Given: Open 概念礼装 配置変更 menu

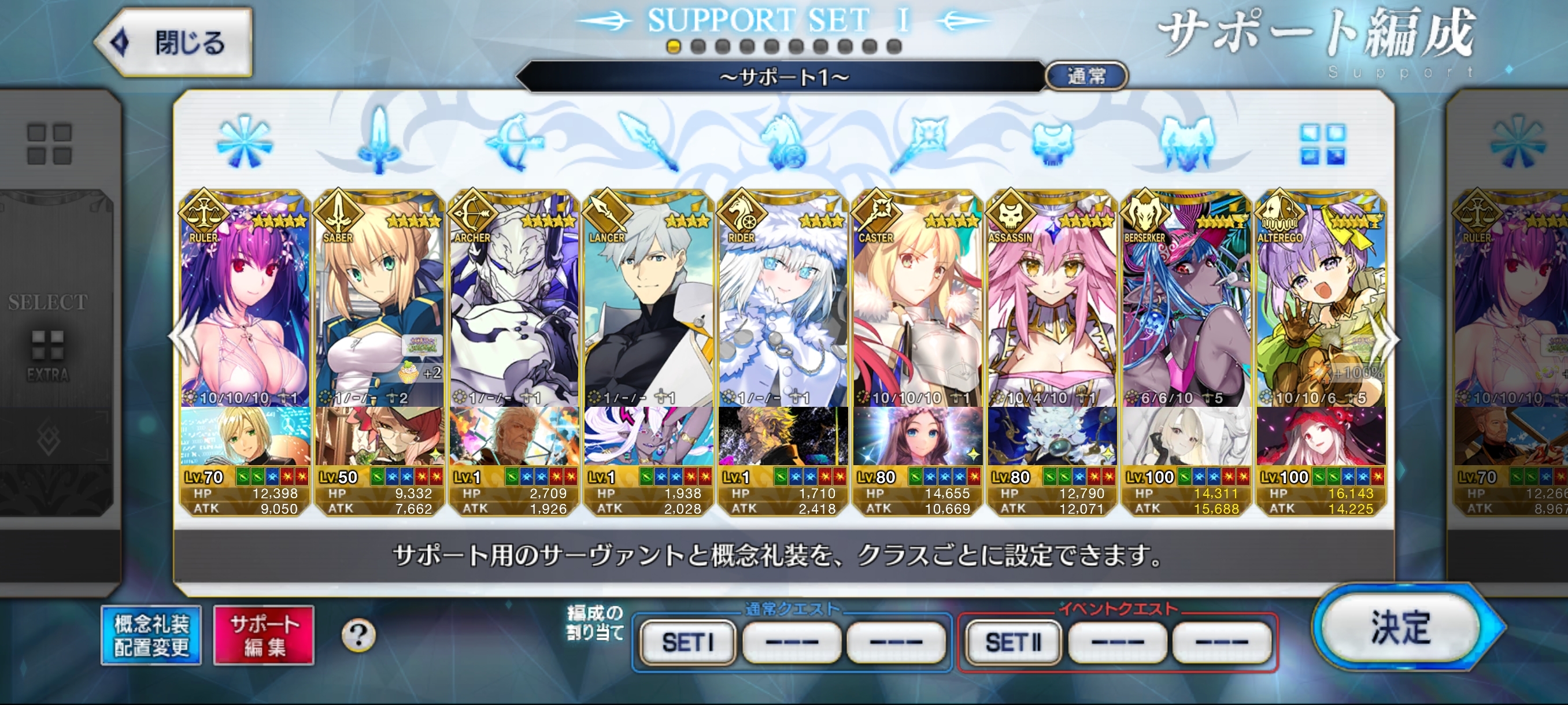Looking at the screenshot, I should 151,636.
